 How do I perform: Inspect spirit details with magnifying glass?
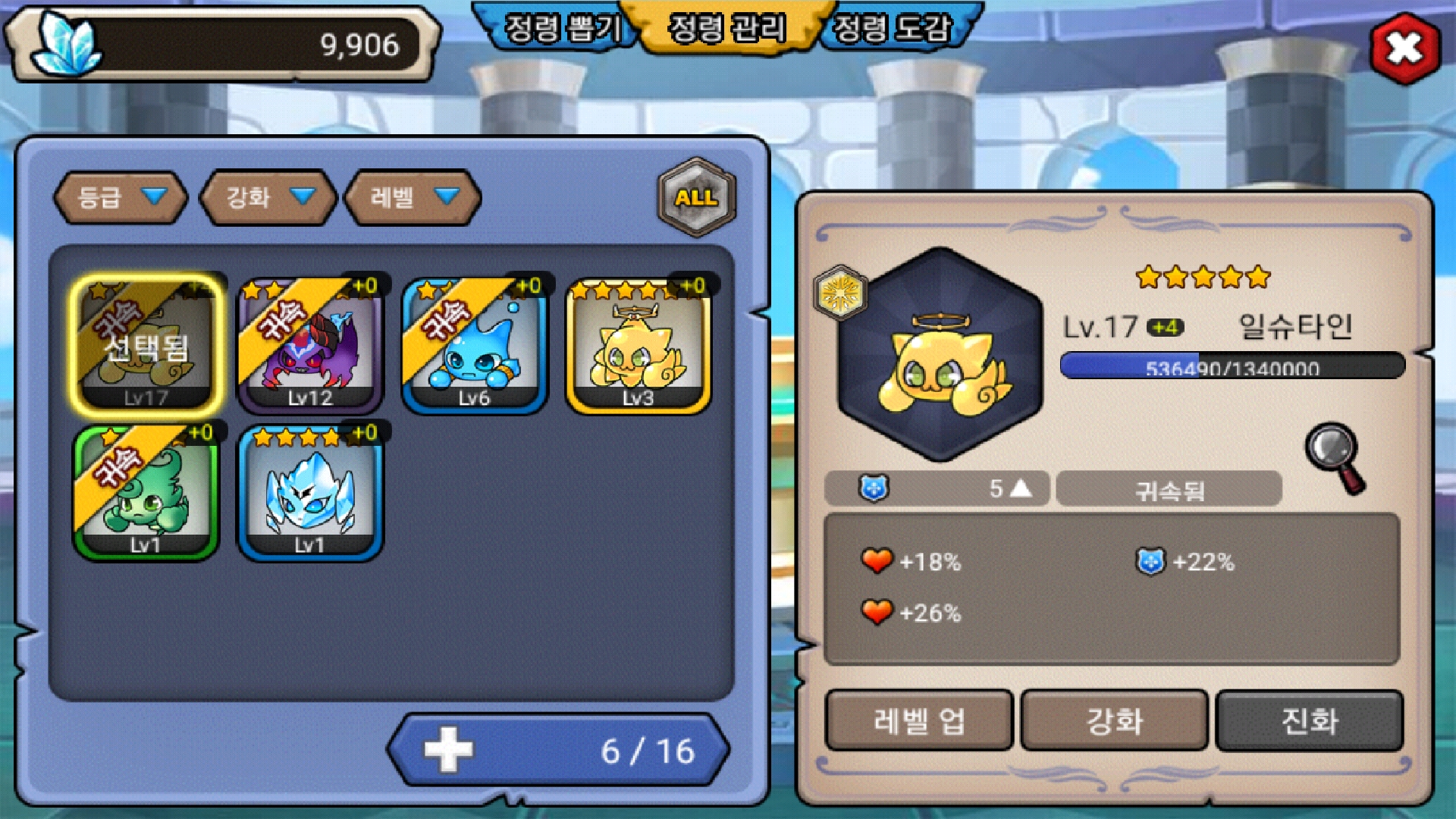[1335, 457]
